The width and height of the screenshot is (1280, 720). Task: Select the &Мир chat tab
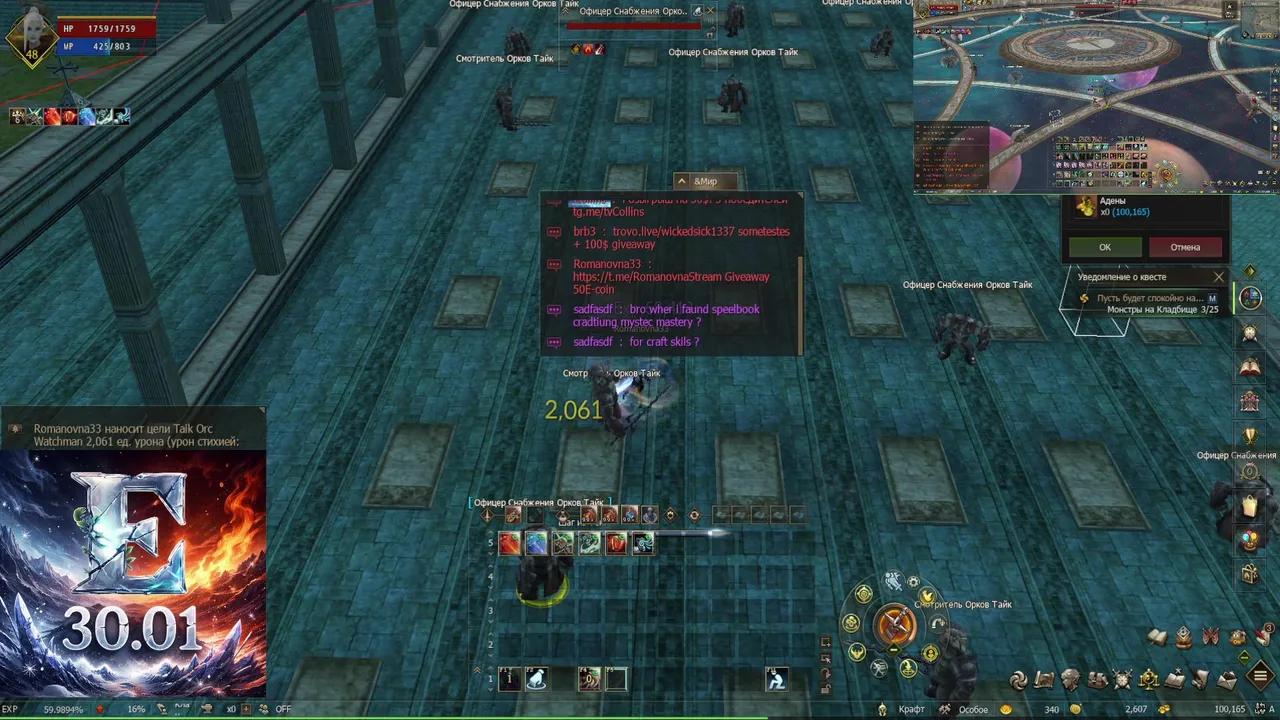pyautogui.click(x=706, y=181)
